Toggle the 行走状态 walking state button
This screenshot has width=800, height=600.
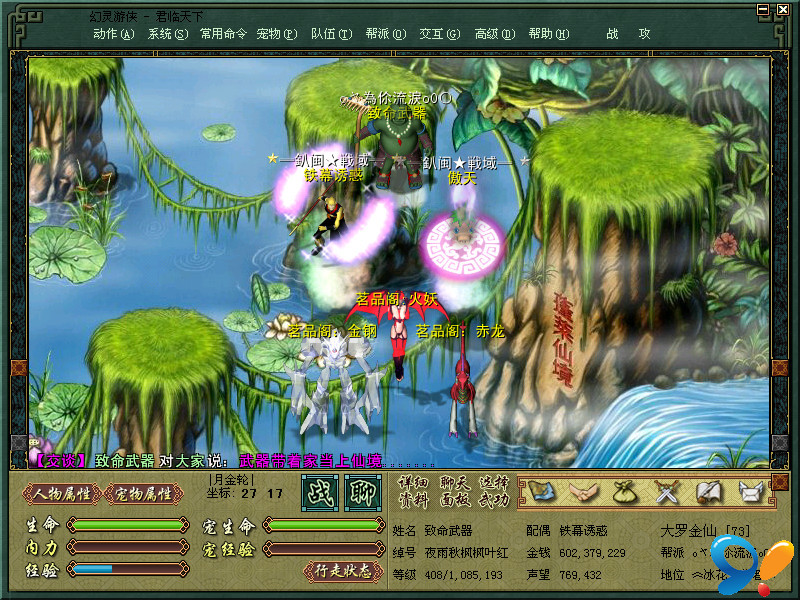click(343, 571)
